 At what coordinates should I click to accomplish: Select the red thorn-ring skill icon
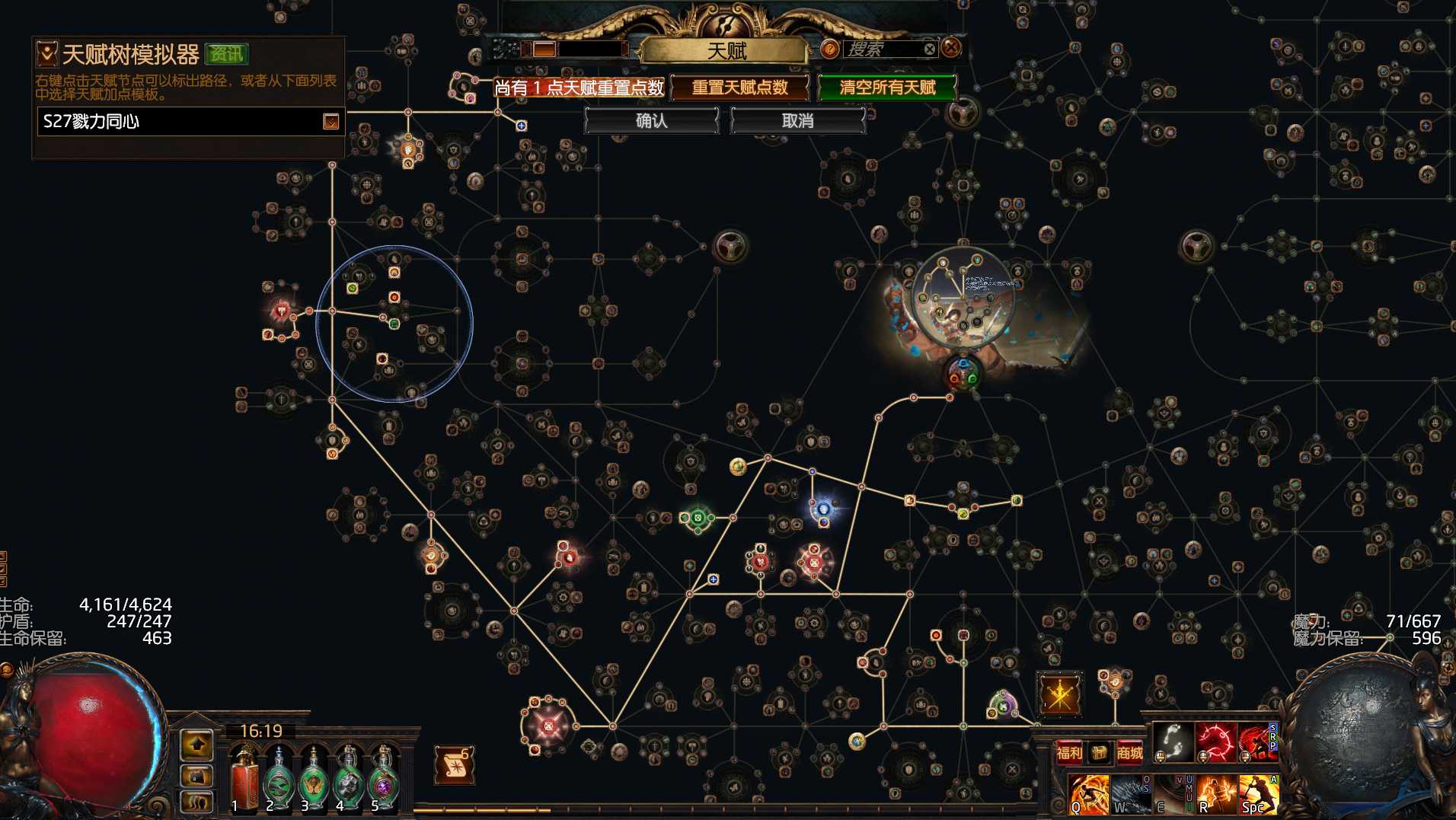pyautogui.click(x=1215, y=741)
